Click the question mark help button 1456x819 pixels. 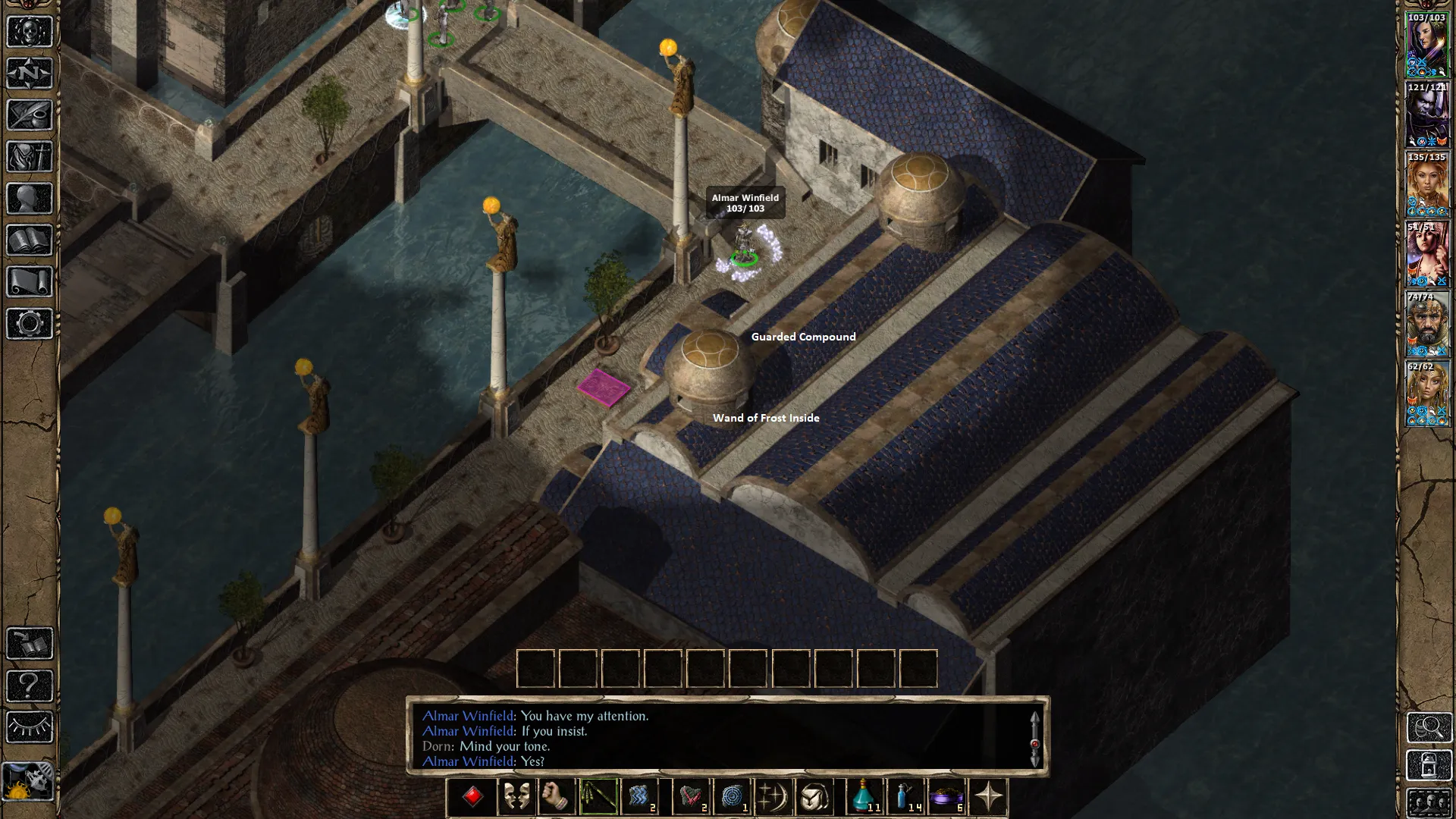click(30, 686)
